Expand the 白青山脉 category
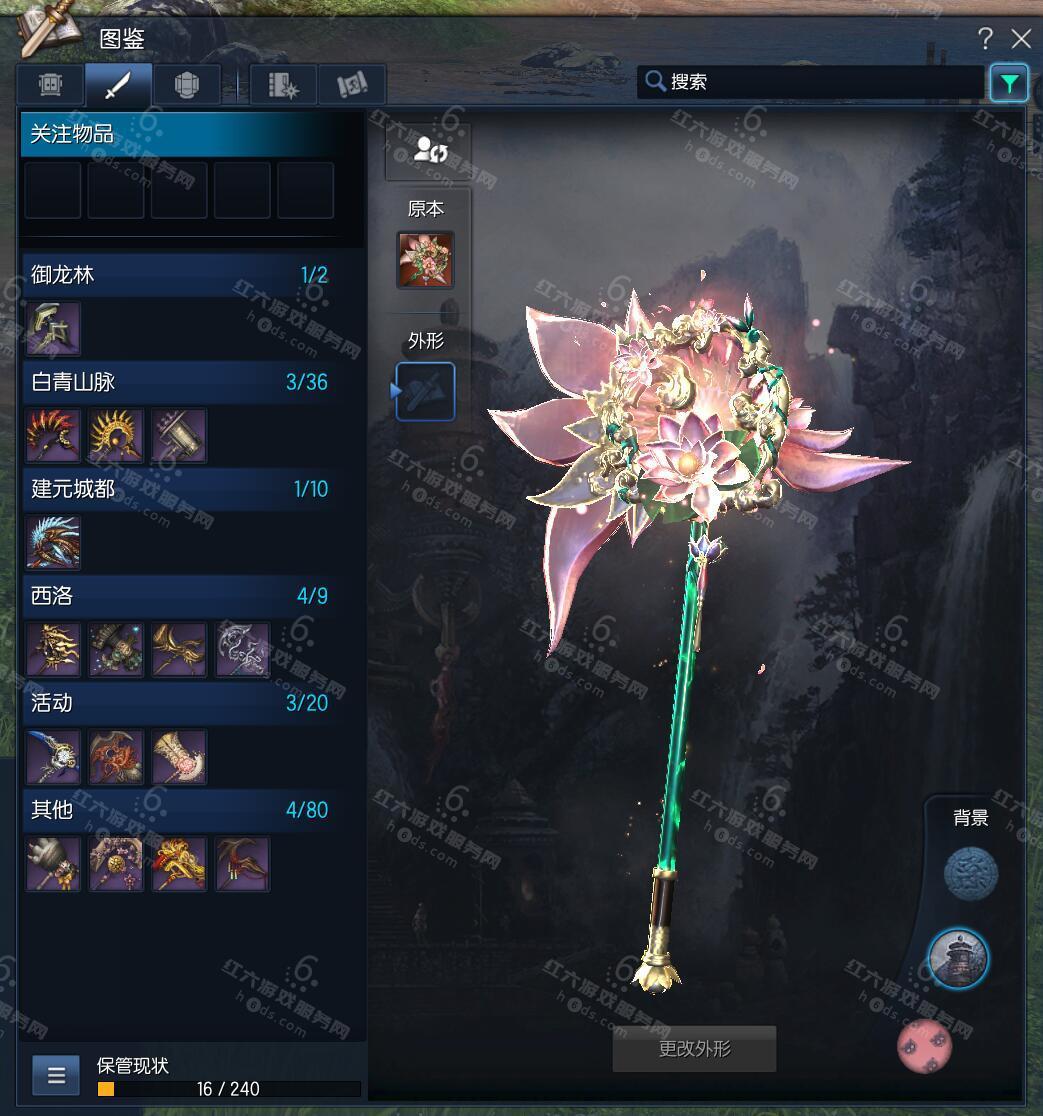The height and width of the screenshot is (1116, 1043). tap(180, 382)
